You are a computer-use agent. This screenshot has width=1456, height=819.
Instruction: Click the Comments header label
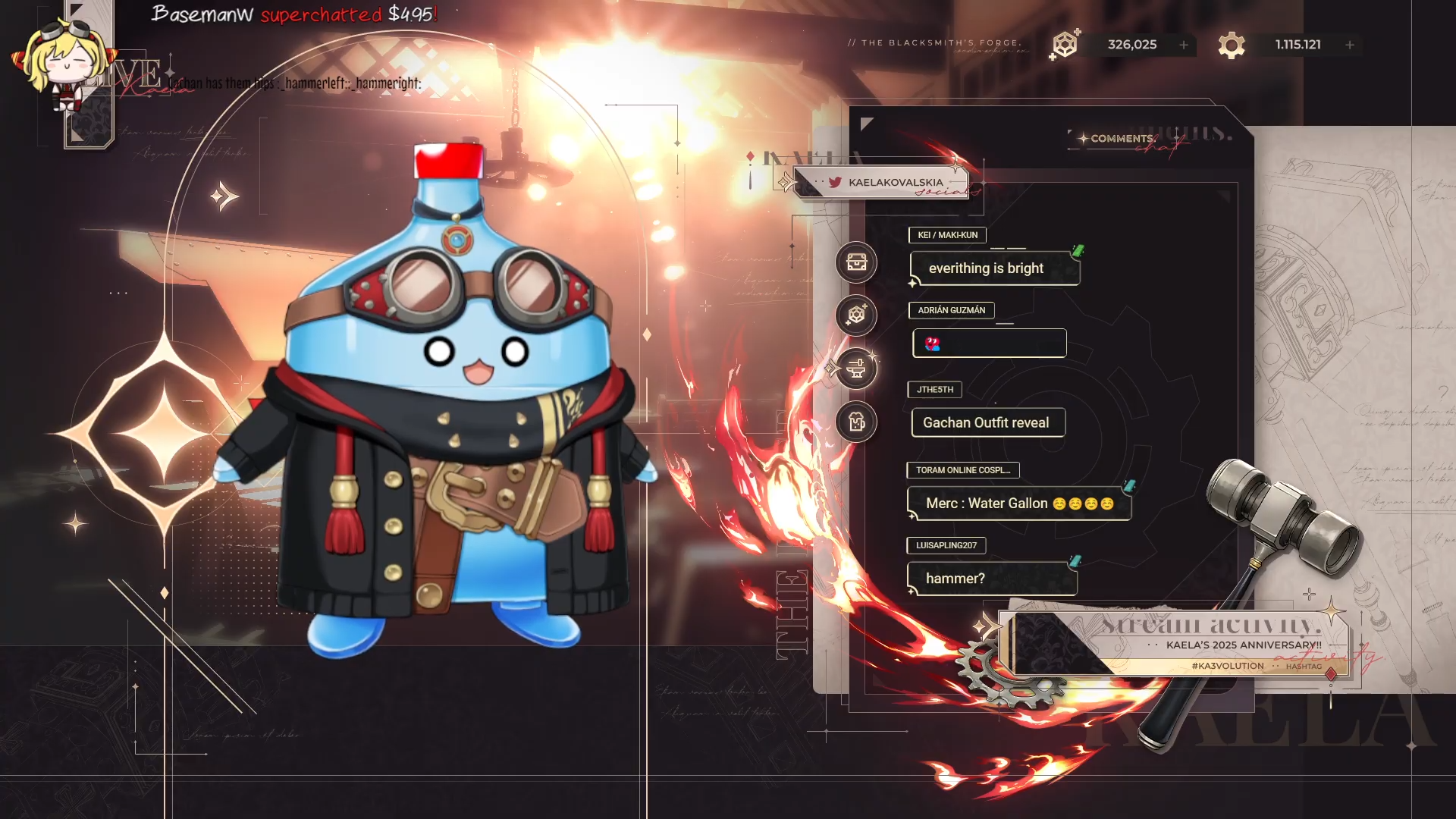pos(1122,138)
